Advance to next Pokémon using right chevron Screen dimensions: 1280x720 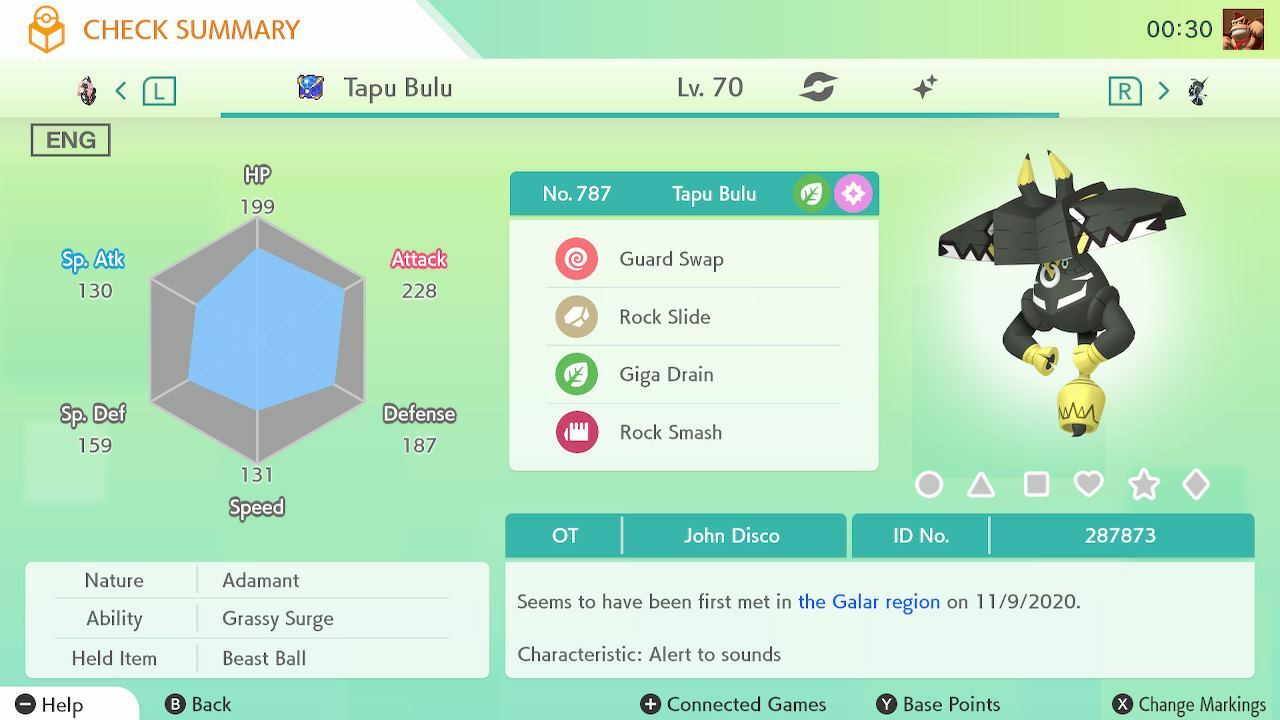[1163, 89]
